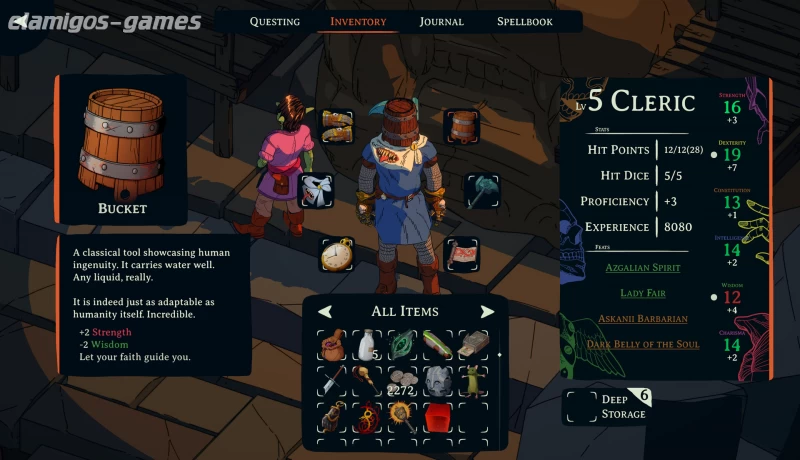Open the Questing tab
The height and width of the screenshot is (460, 800).
(274, 21)
